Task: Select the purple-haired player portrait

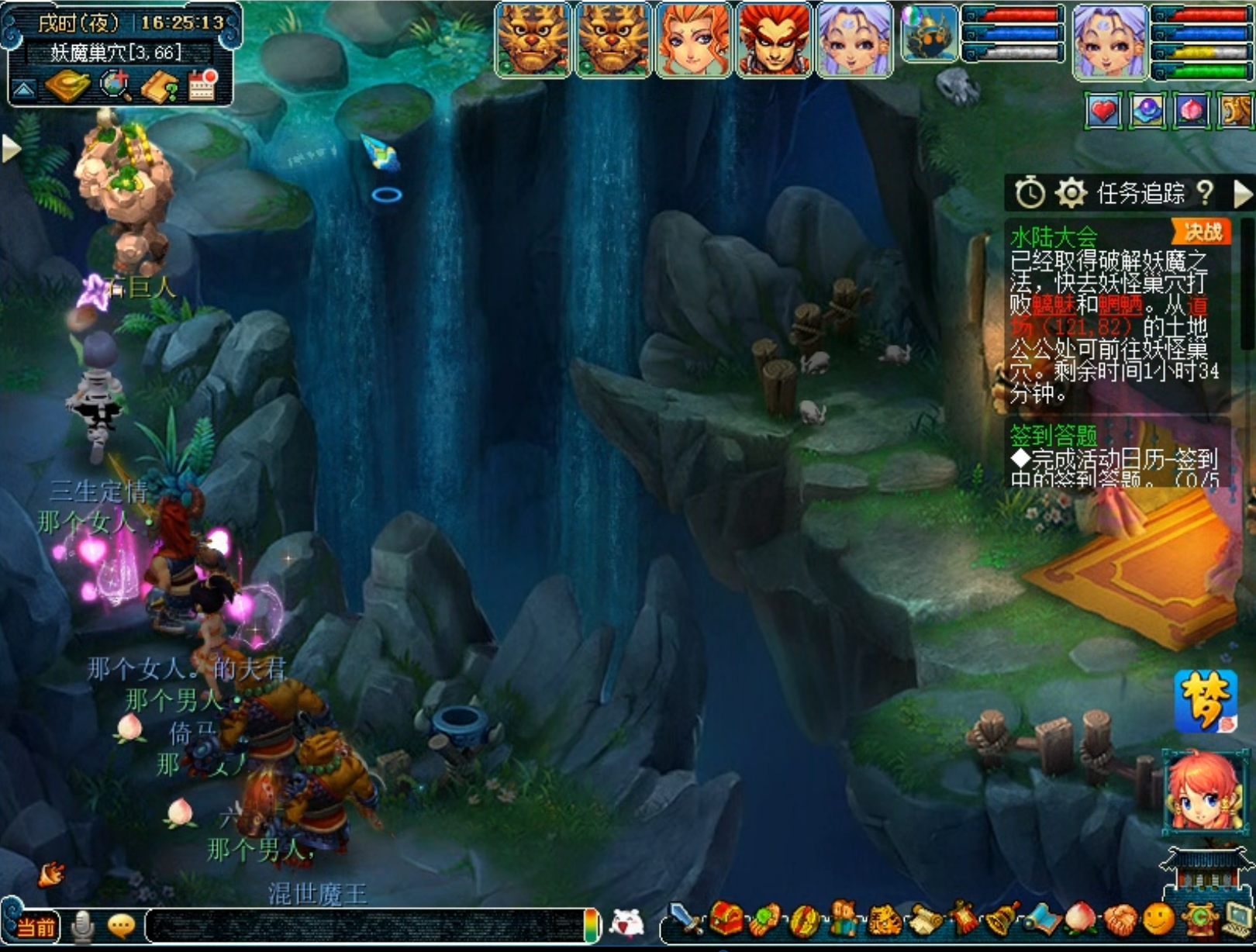Action: point(1109,40)
